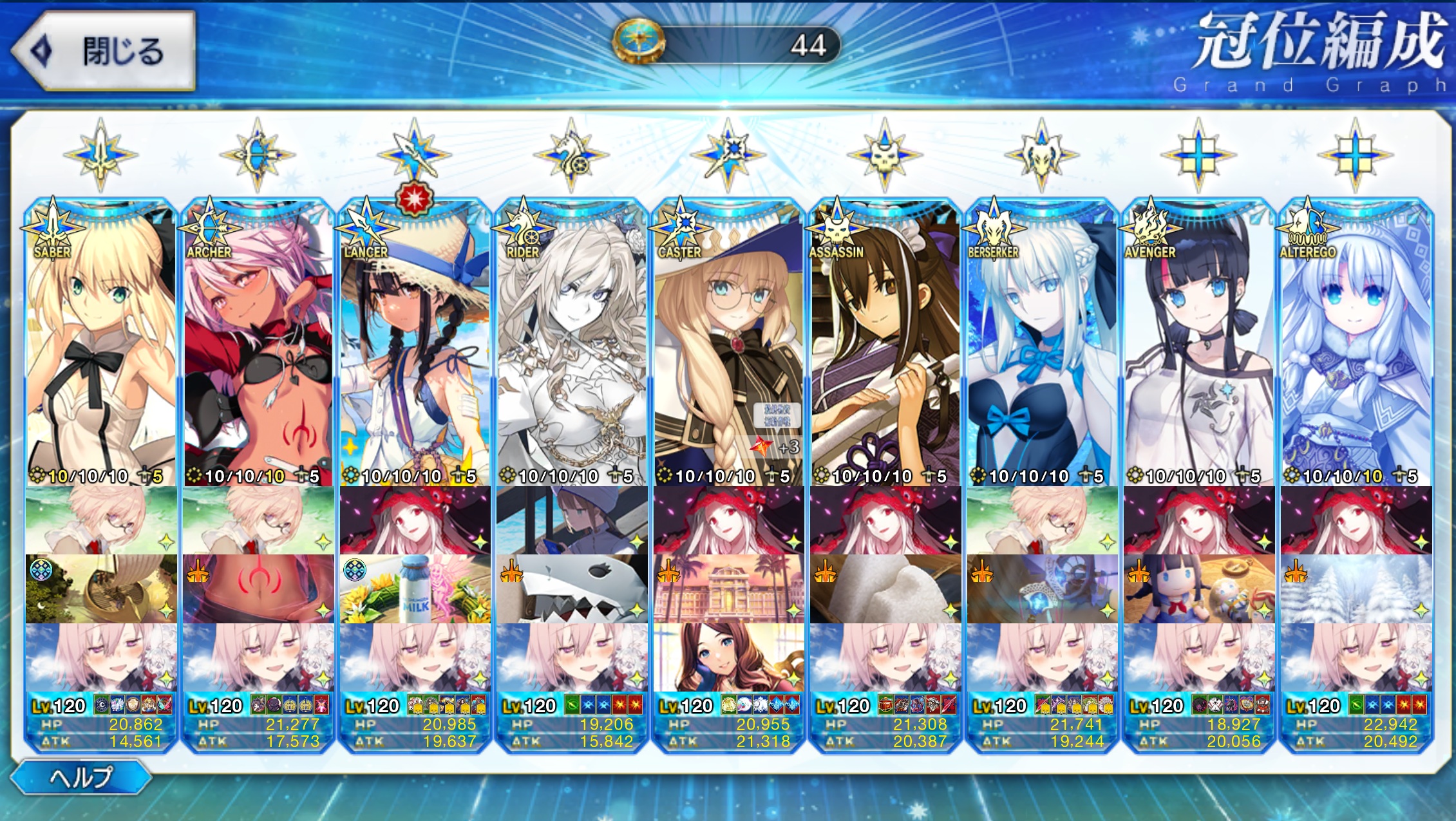Click the red badge above Lancer

[414, 198]
